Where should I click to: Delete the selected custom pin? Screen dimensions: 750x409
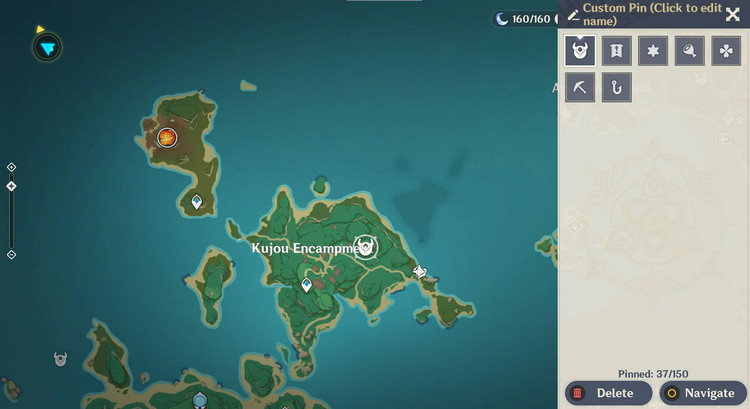pos(608,393)
